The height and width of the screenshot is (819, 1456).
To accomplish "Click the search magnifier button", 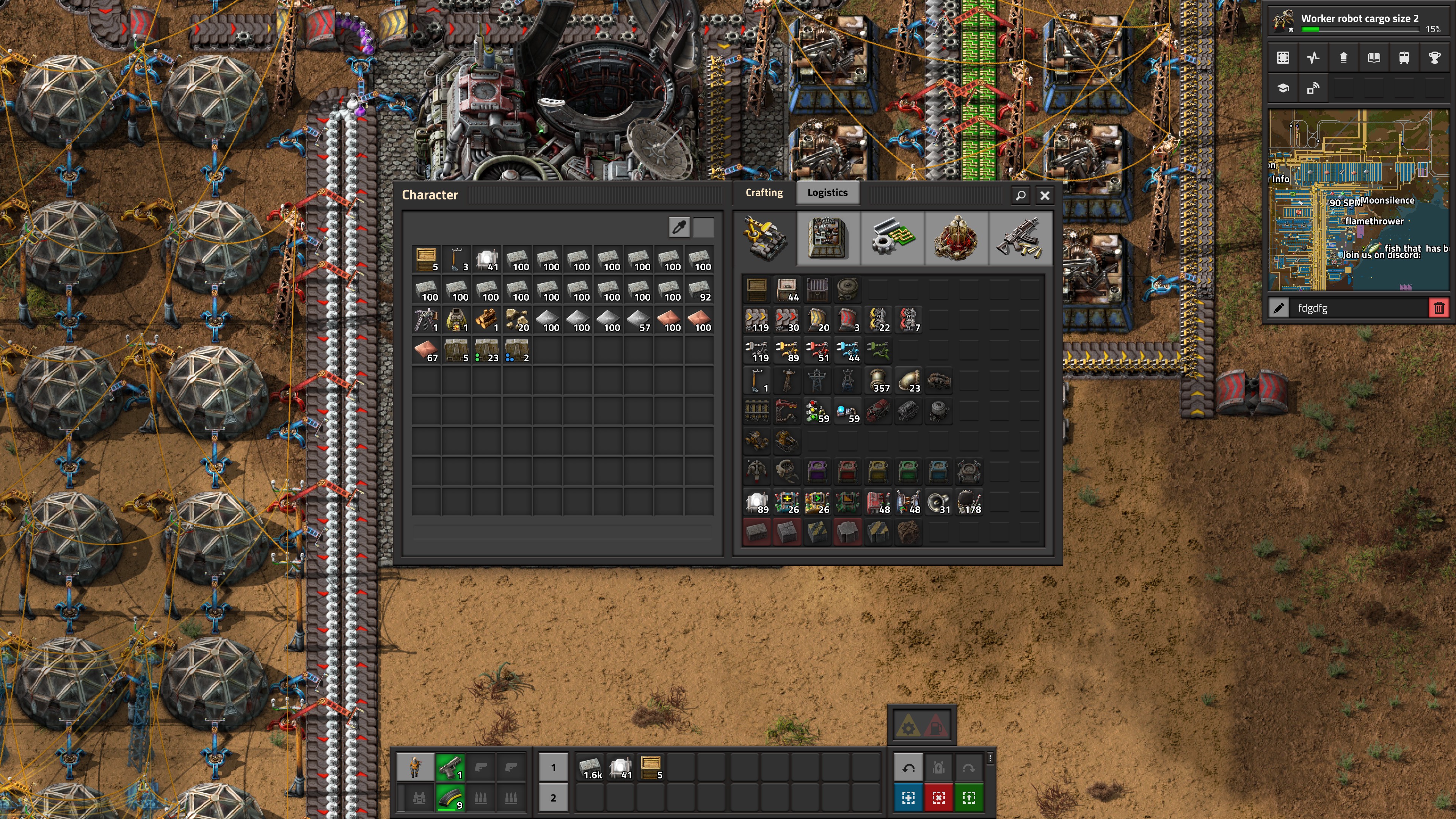I will tap(1020, 196).
